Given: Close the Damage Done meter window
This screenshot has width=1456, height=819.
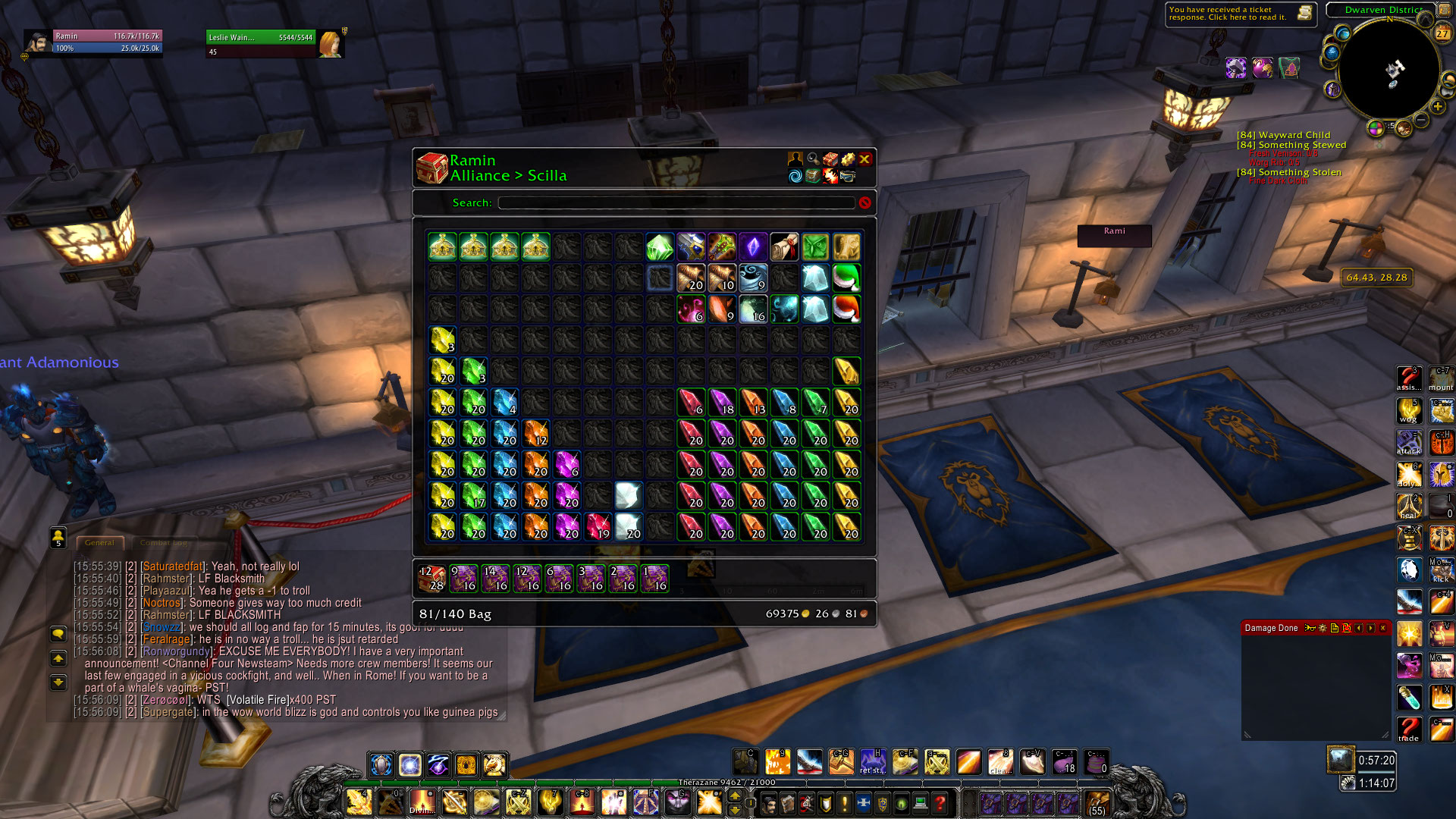Looking at the screenshot, I should [x=1382, y=628].
